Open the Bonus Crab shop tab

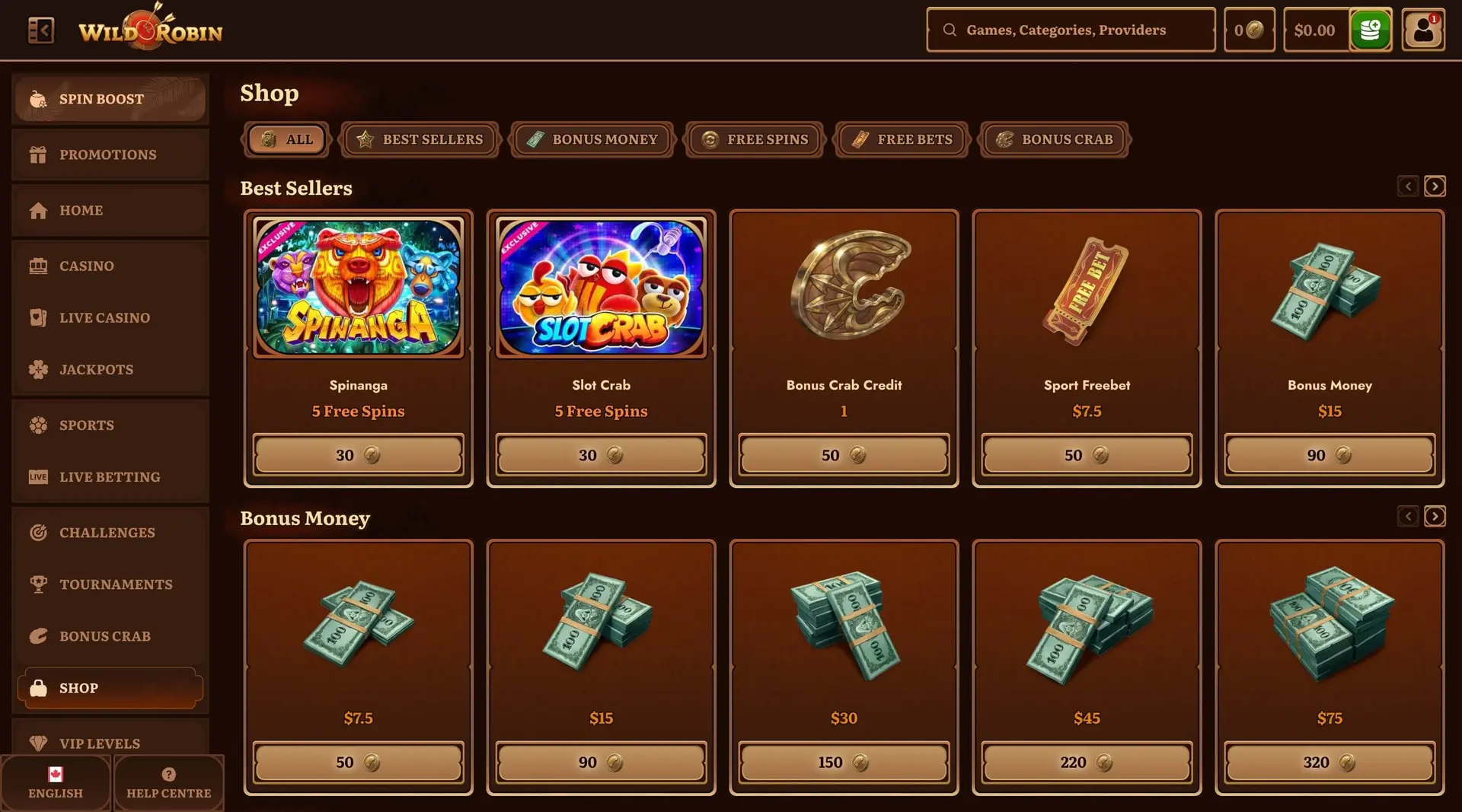pos(1055,139)
